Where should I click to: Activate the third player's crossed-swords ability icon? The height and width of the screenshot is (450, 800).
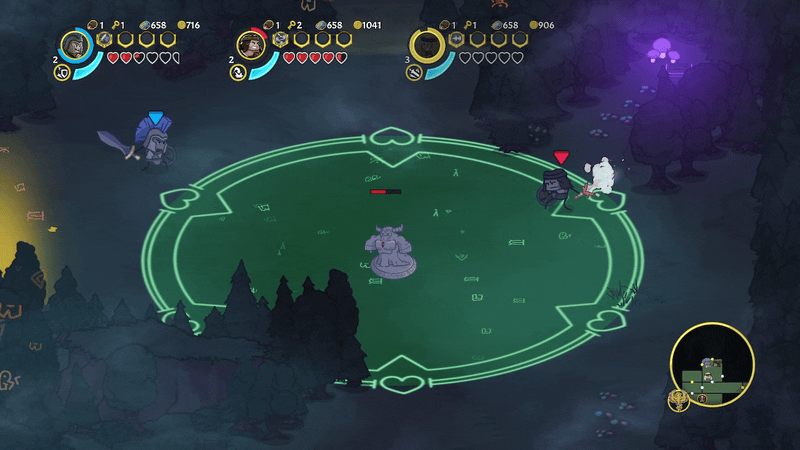click(x=414, y=73)
